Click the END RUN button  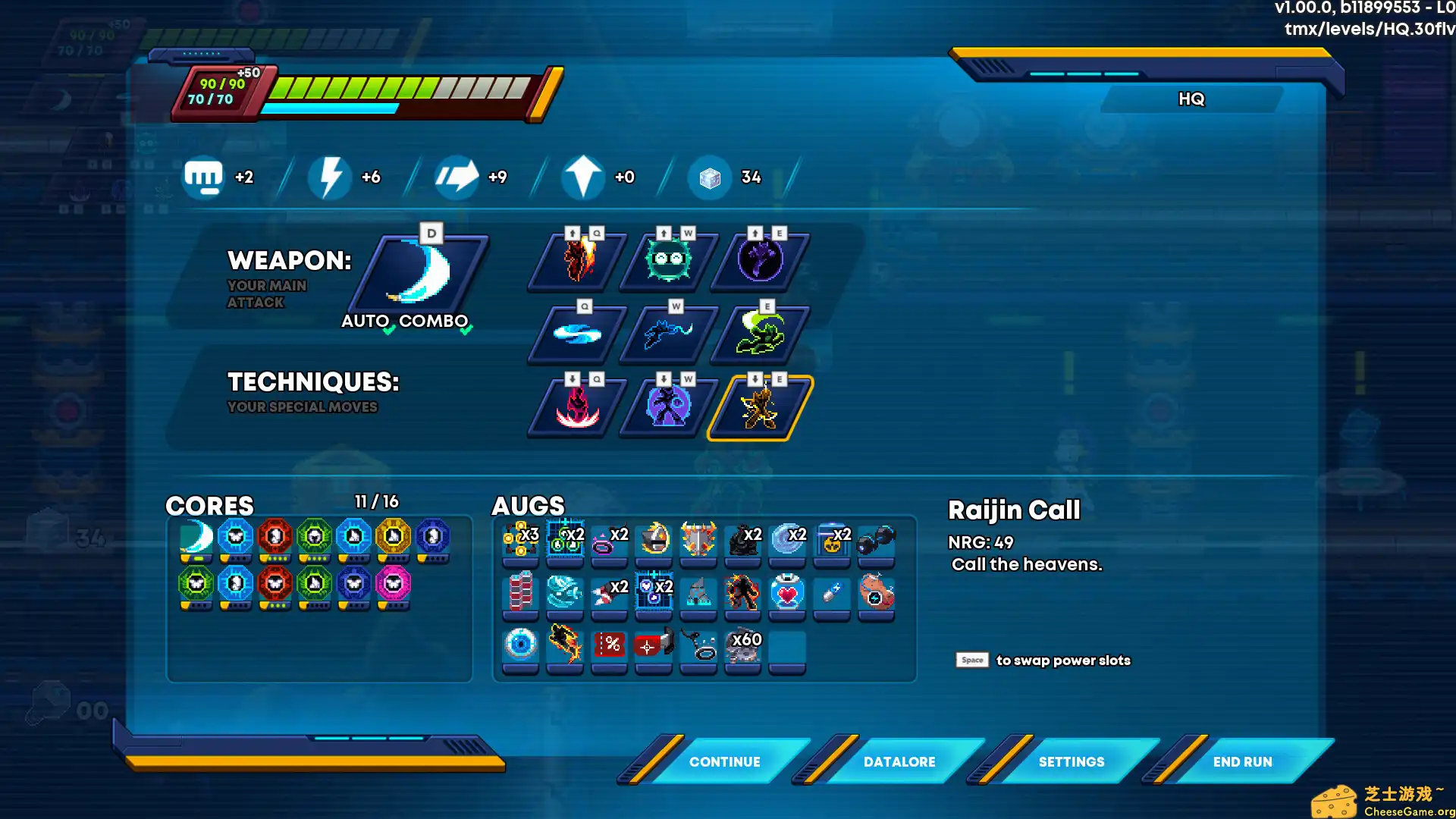pos(1242,761)
